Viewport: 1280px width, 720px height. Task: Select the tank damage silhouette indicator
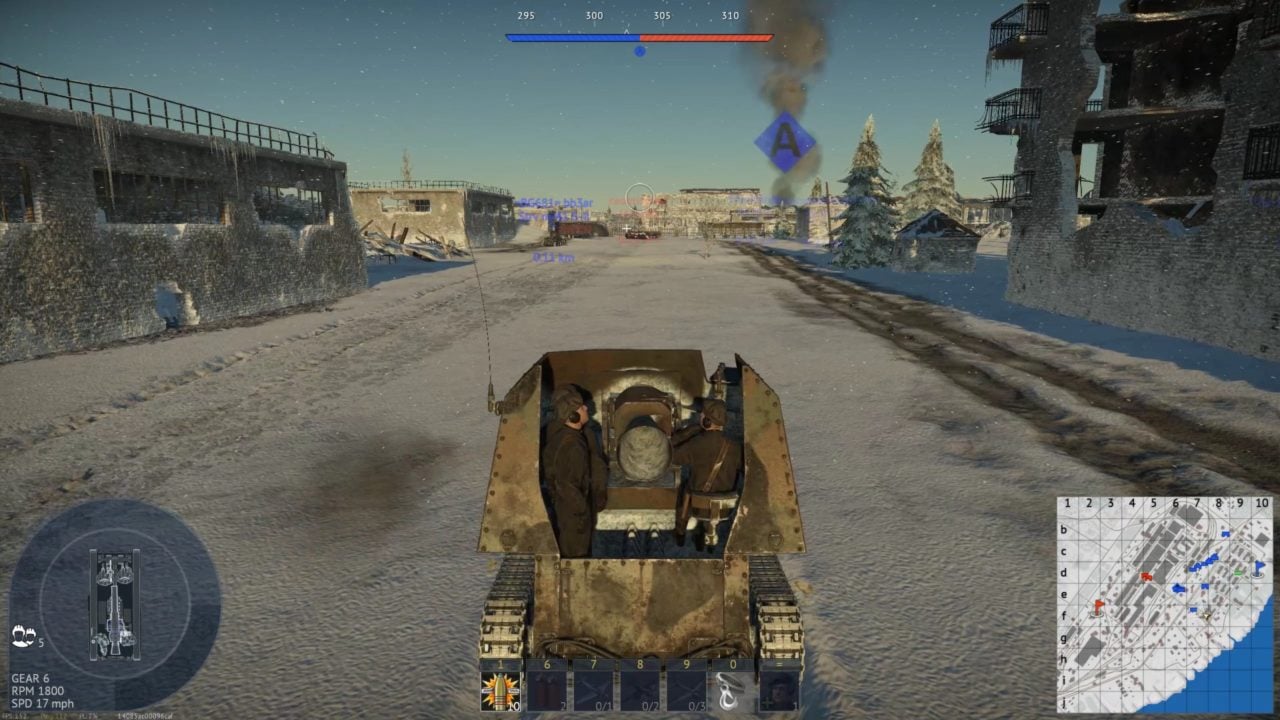pyautogui.click(x=113, y=600)
